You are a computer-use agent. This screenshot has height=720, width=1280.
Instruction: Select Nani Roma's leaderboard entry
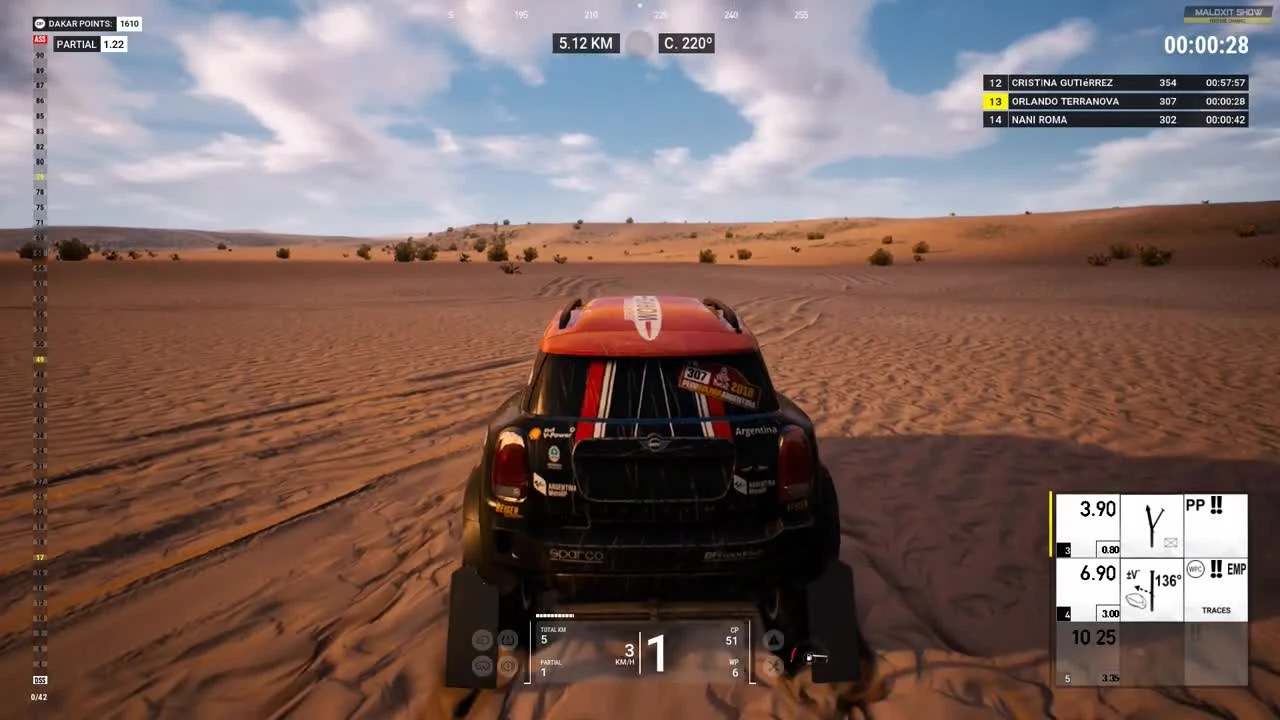point(1112,119)
